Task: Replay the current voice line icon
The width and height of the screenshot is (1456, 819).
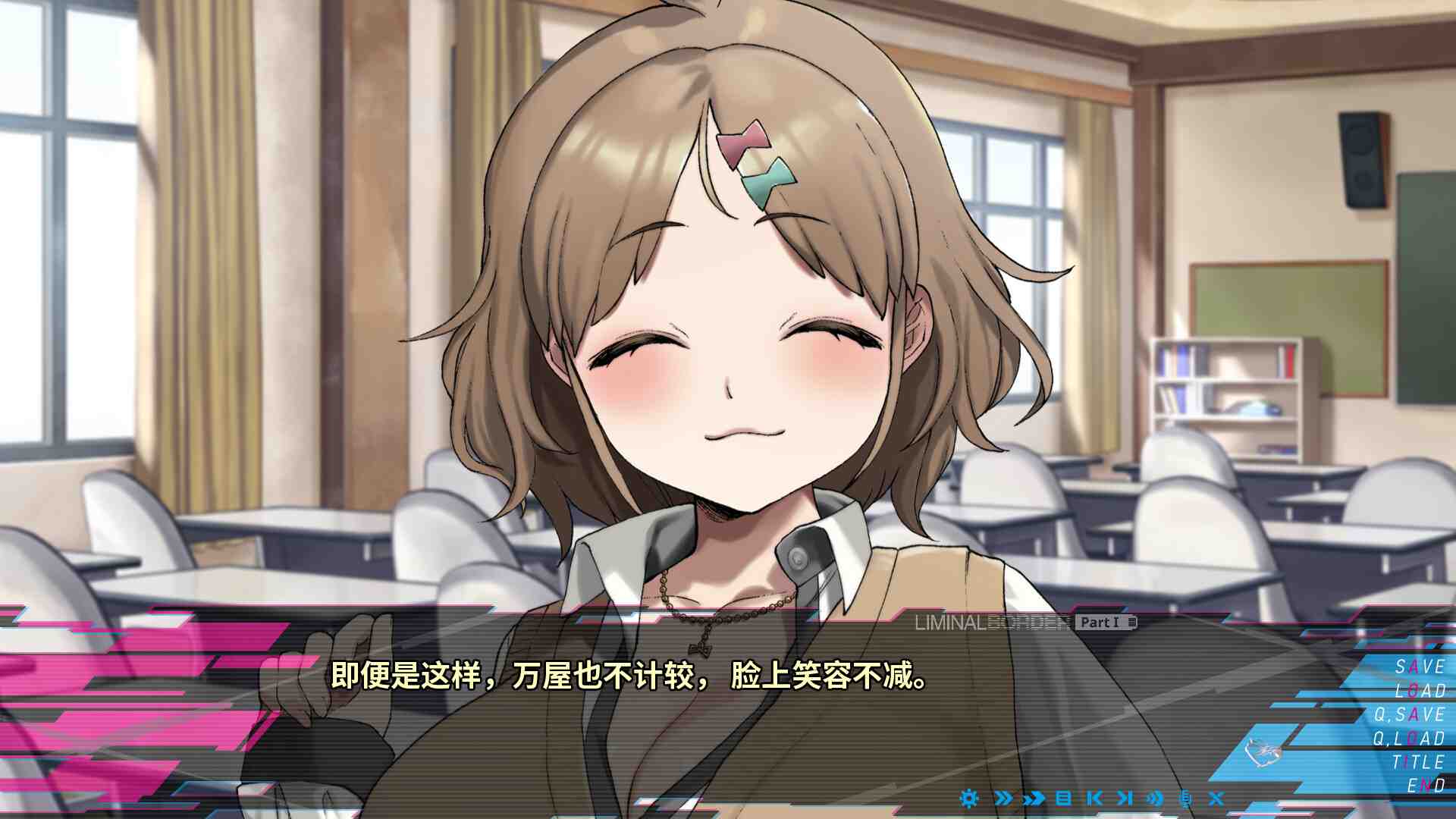Action: [1155, 799]
